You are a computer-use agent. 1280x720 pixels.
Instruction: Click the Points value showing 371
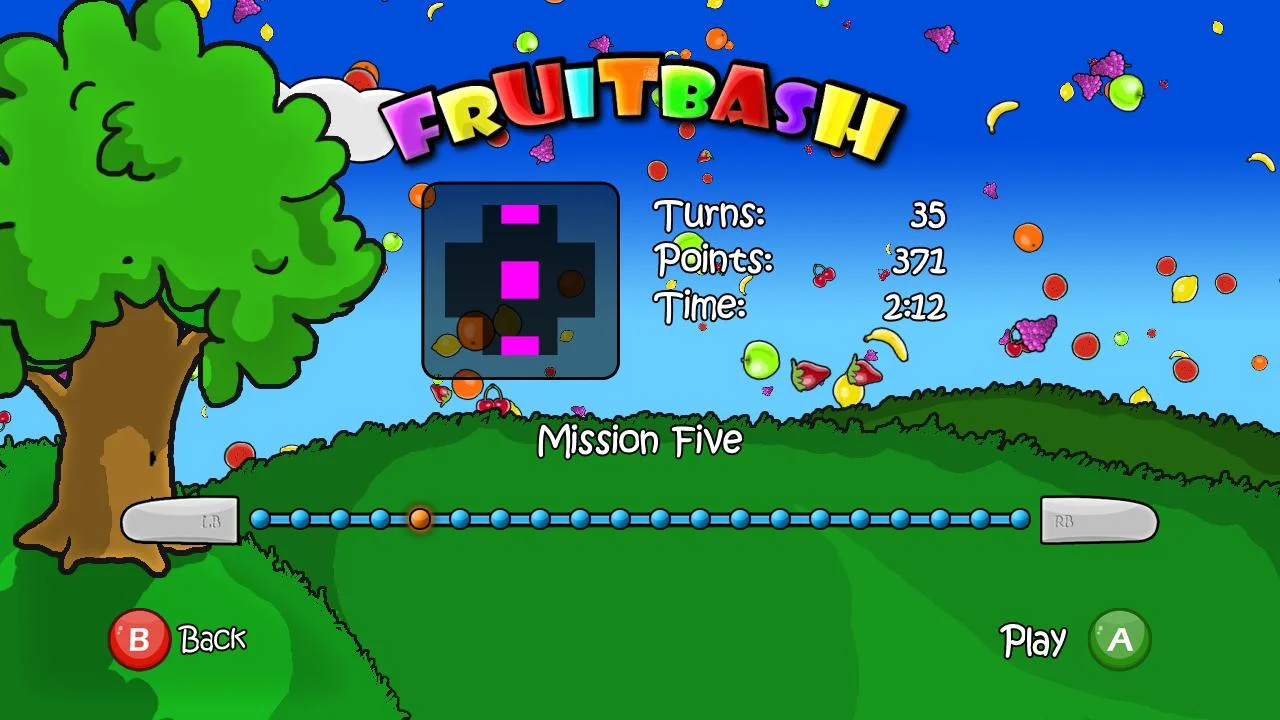point(919,260)
